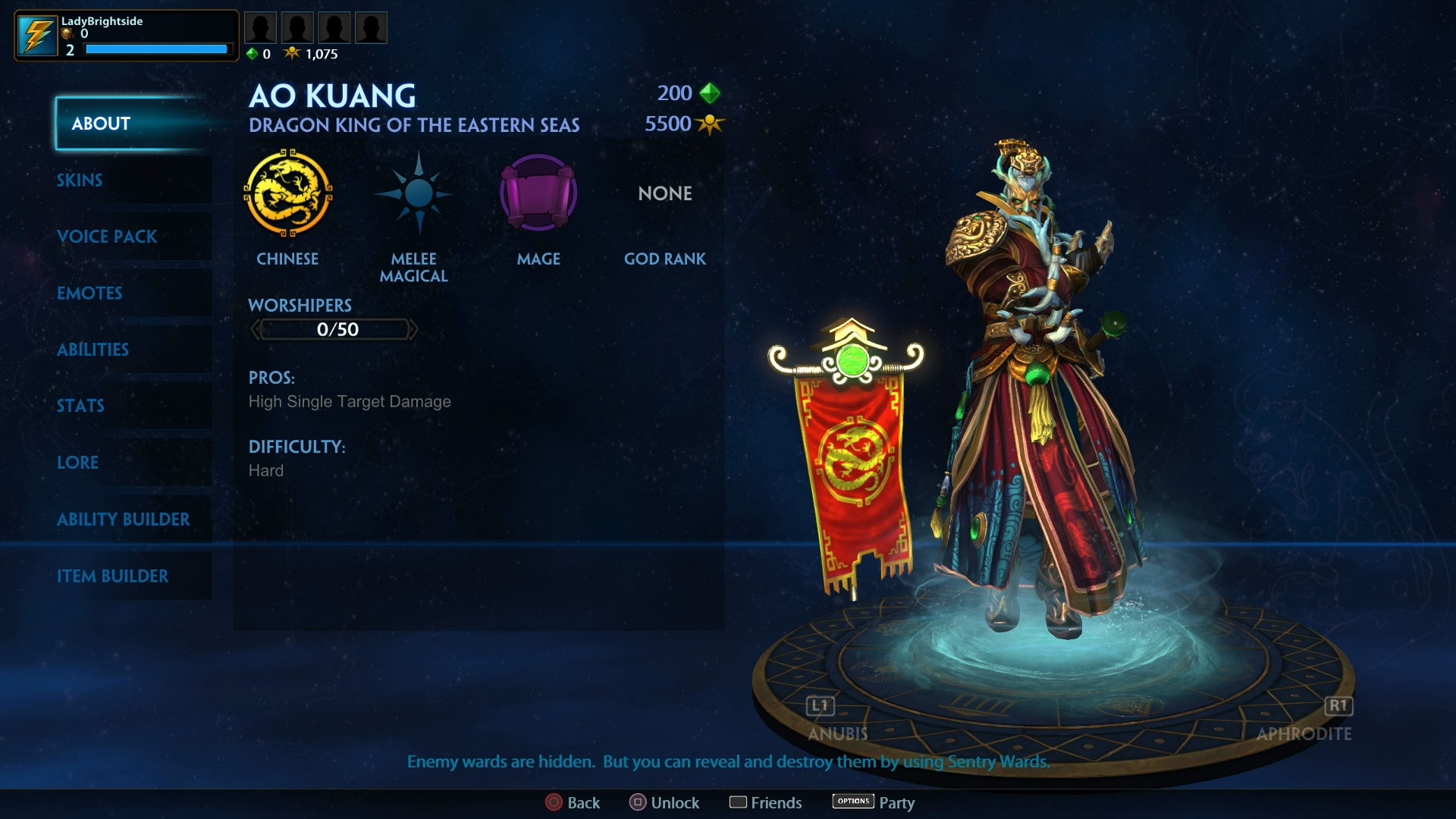Select an empty party member slot

tap(261, 27)
